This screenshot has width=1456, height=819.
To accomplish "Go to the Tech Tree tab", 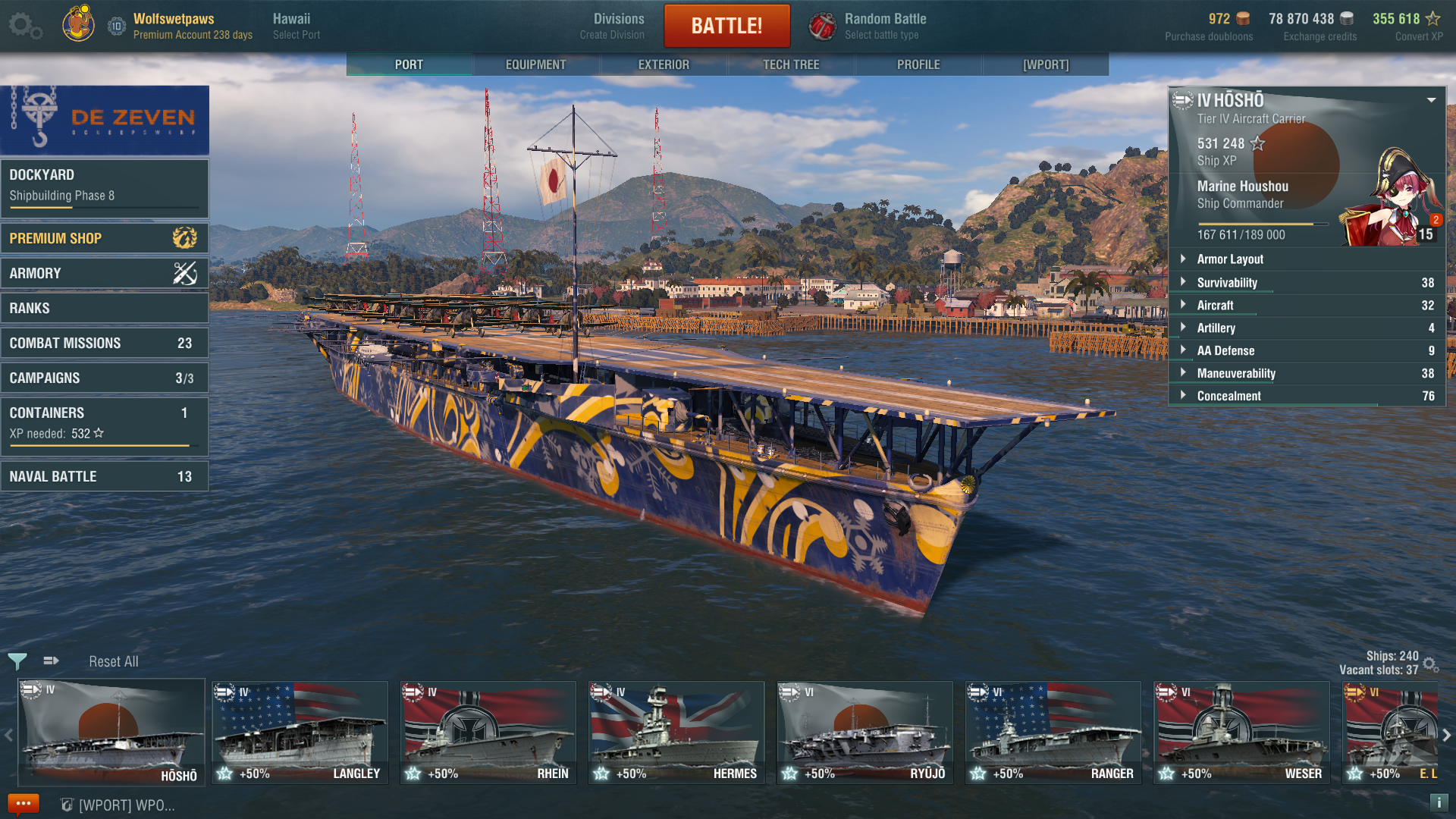I will click(x=791, y=64).
